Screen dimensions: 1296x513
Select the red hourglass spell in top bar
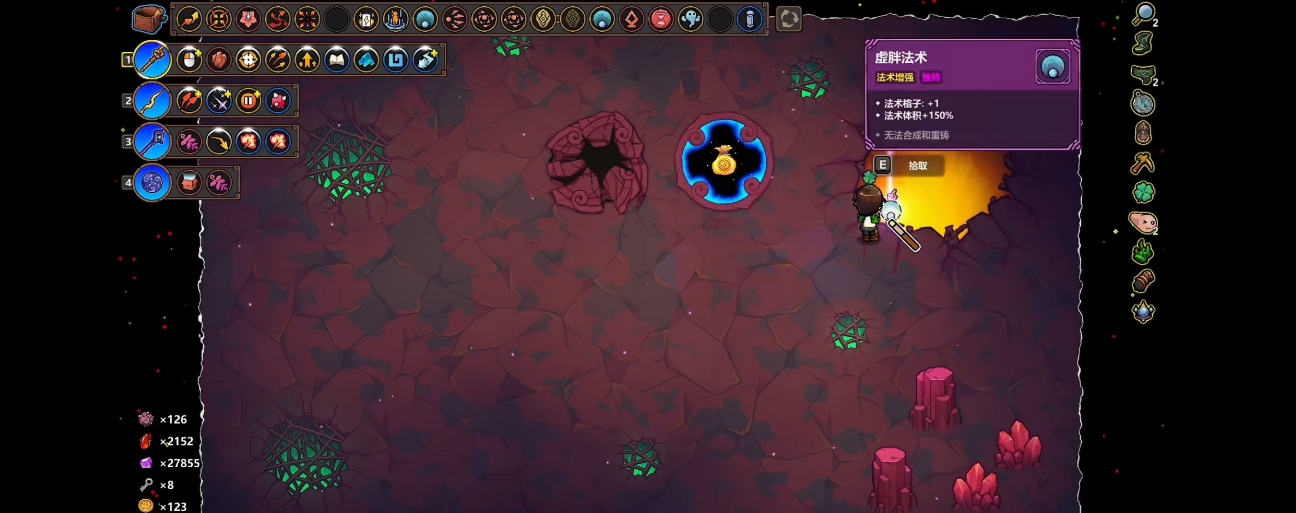[661, 19]
